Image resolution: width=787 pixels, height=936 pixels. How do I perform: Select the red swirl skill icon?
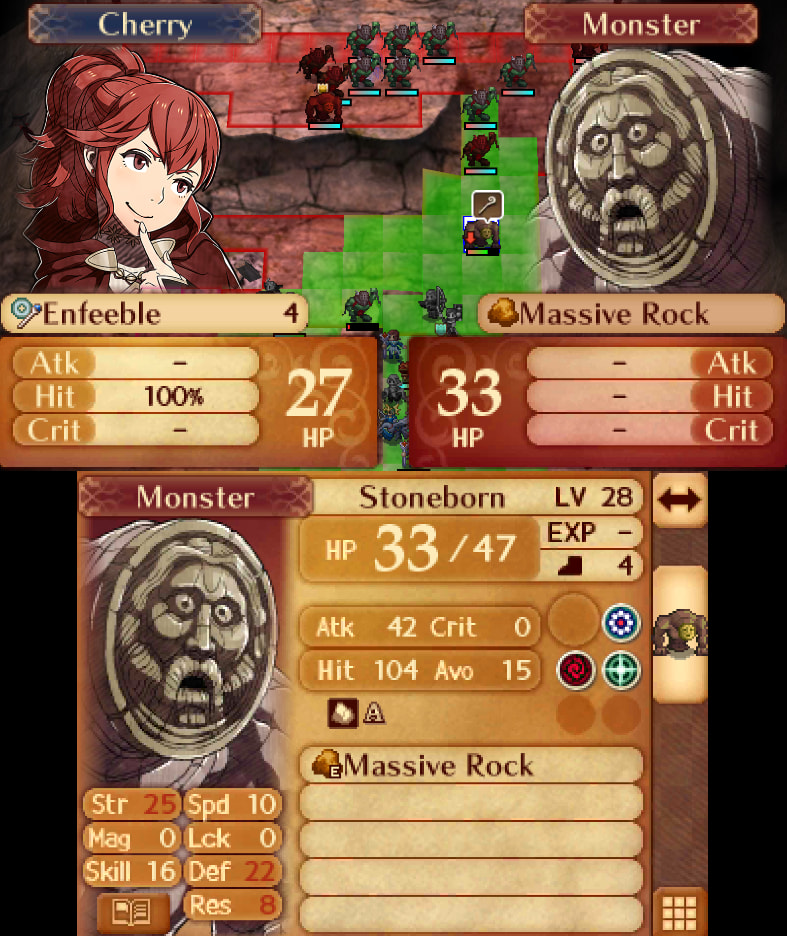coord(574,670)
